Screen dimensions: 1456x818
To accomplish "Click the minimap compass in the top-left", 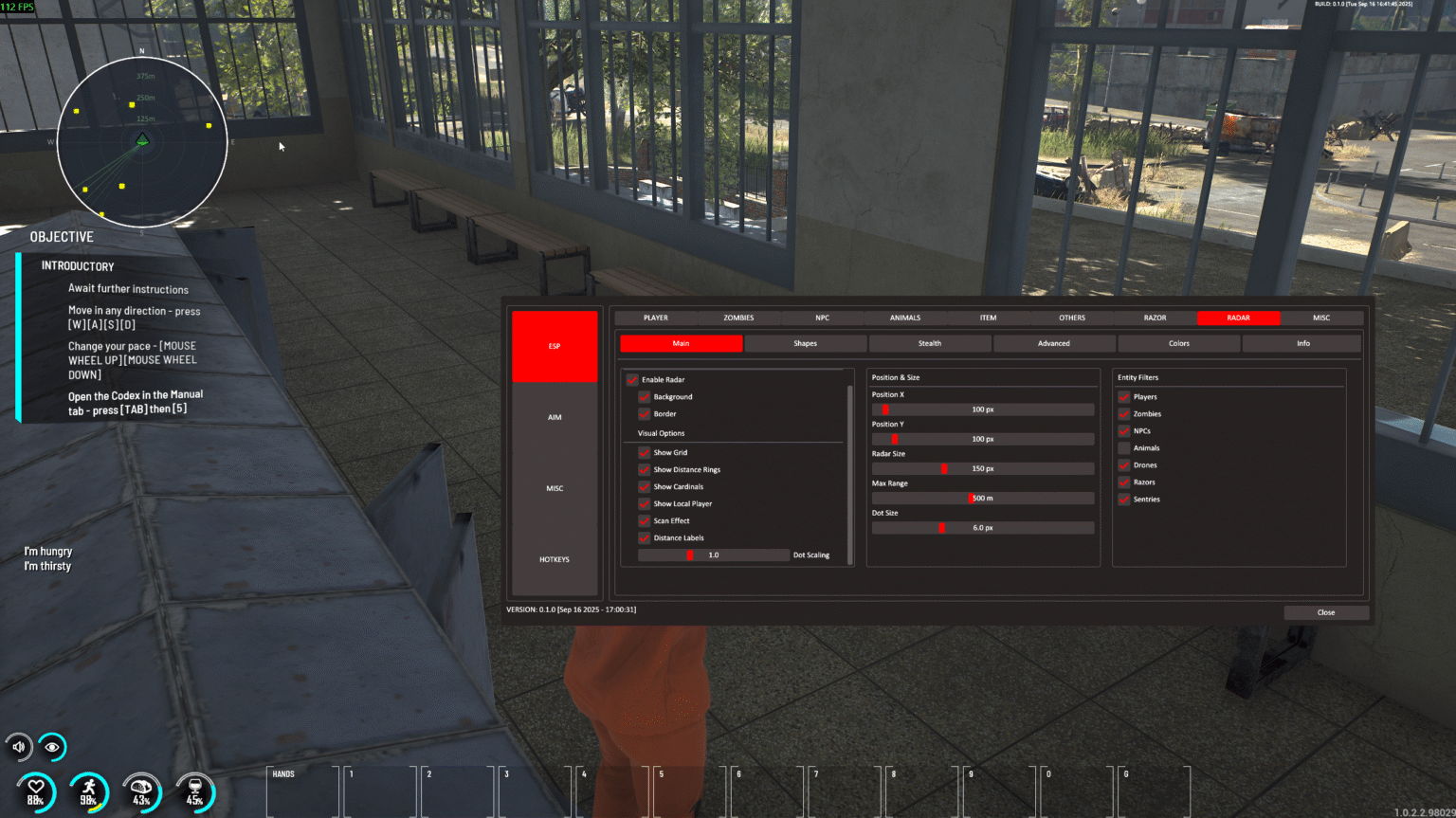I will [x=142, y=140].
